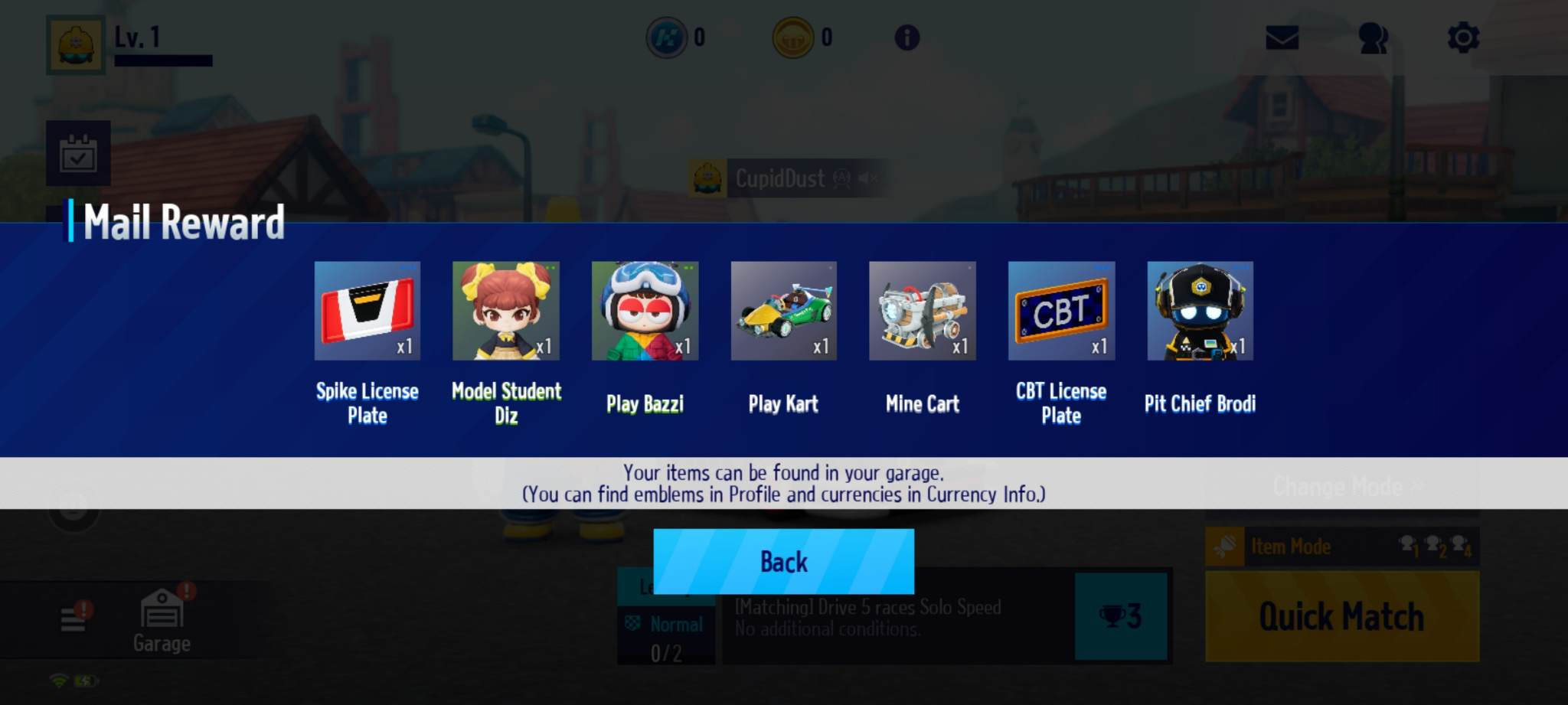
Task: Start a Quick Match
Action: coord(1341,616)
